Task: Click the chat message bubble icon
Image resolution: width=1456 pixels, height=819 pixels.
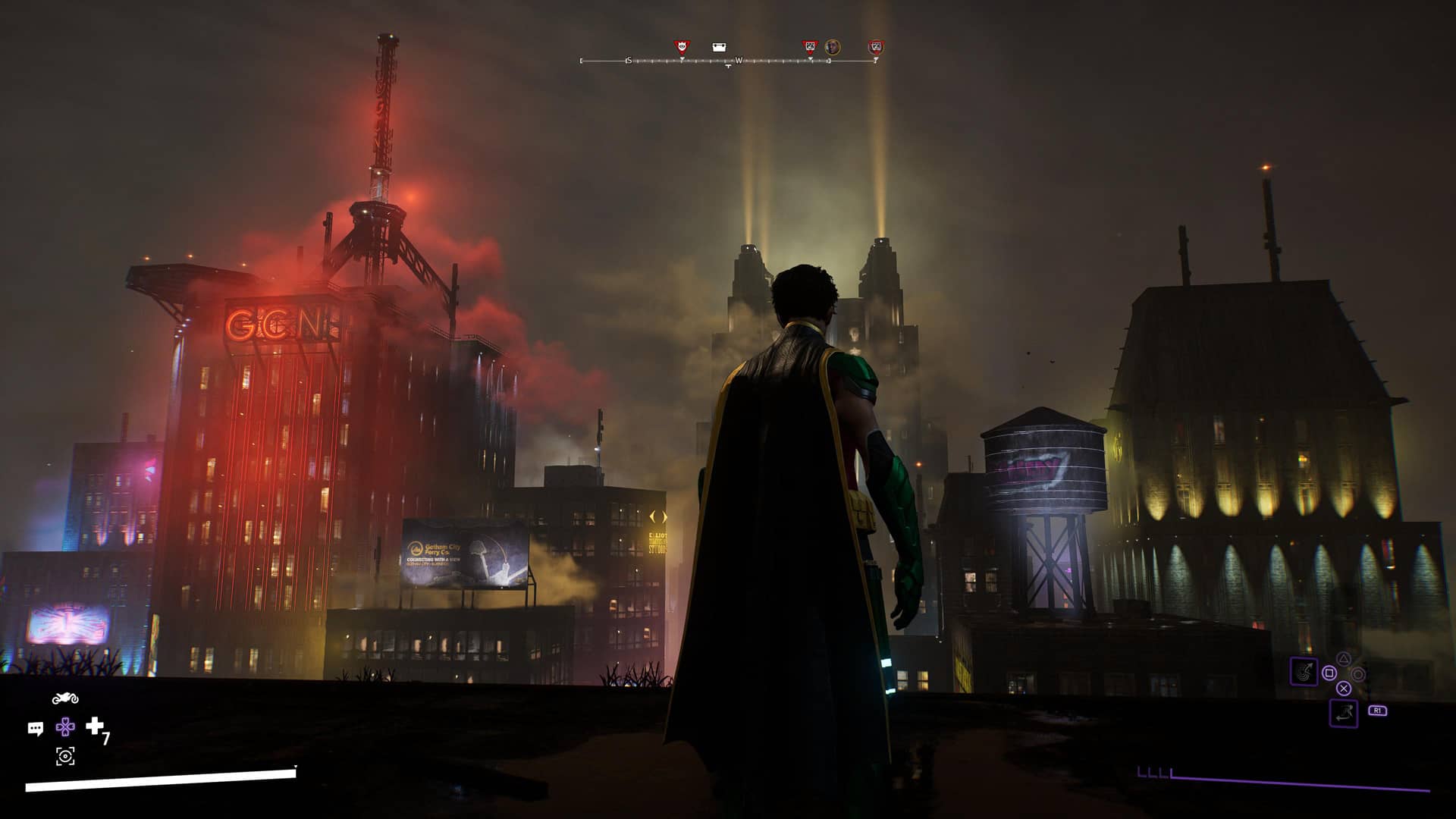Action: coord(34,728)
